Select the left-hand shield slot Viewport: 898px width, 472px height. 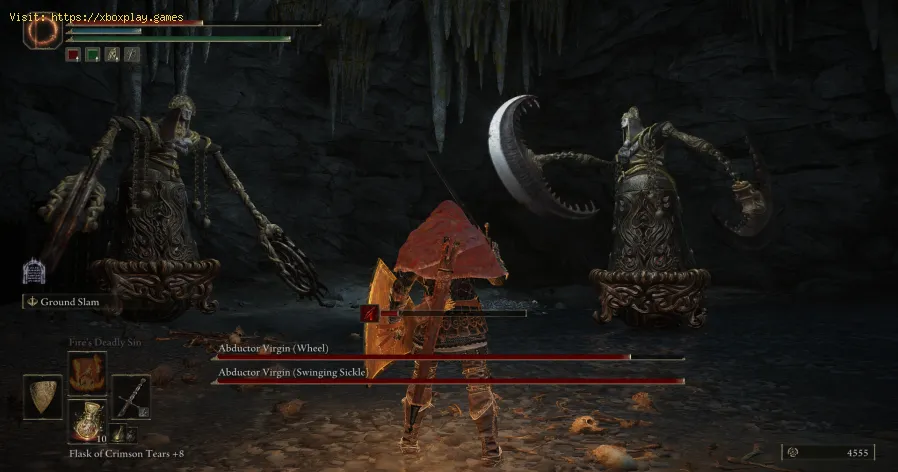point(42,397)
